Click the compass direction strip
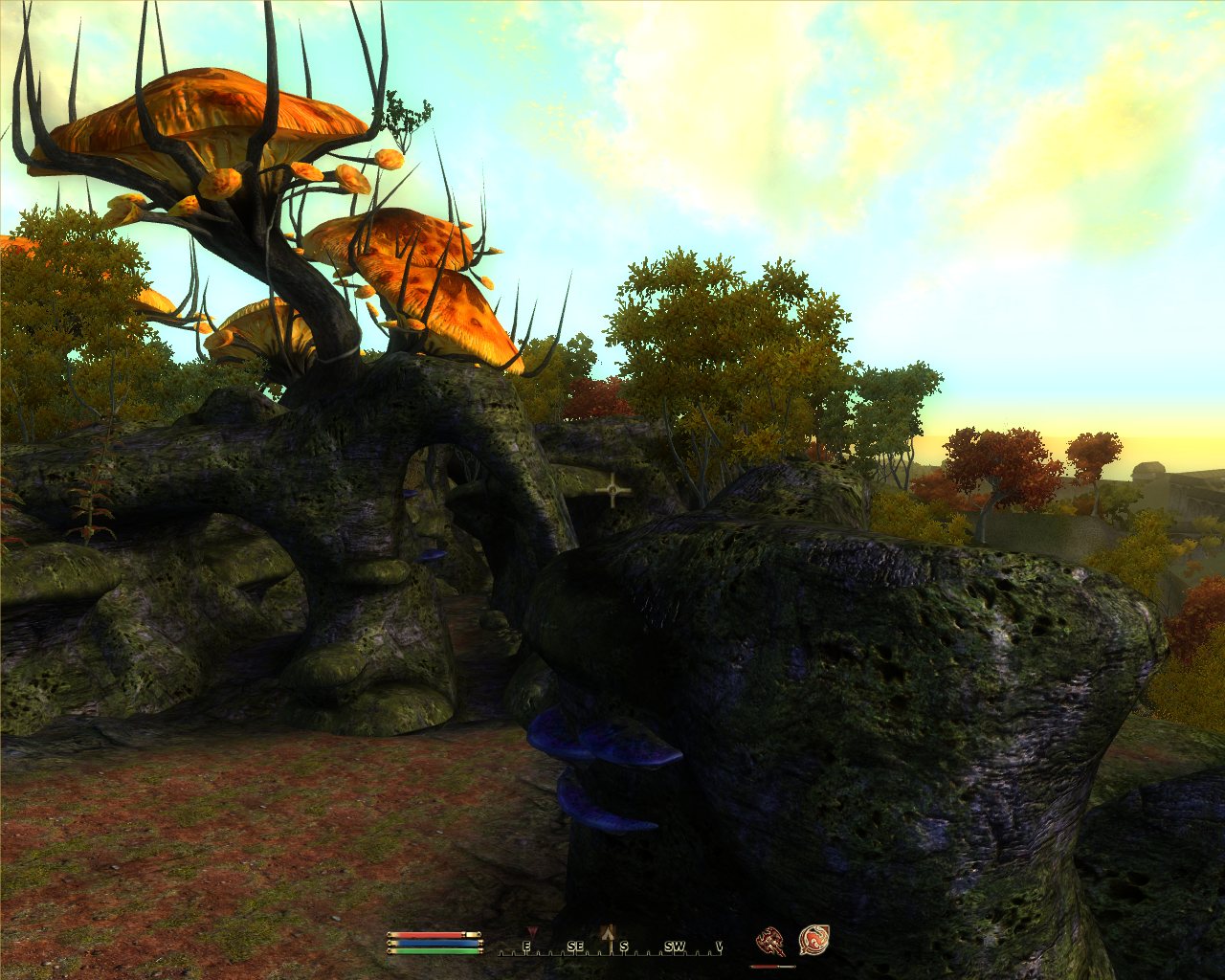 611,947
